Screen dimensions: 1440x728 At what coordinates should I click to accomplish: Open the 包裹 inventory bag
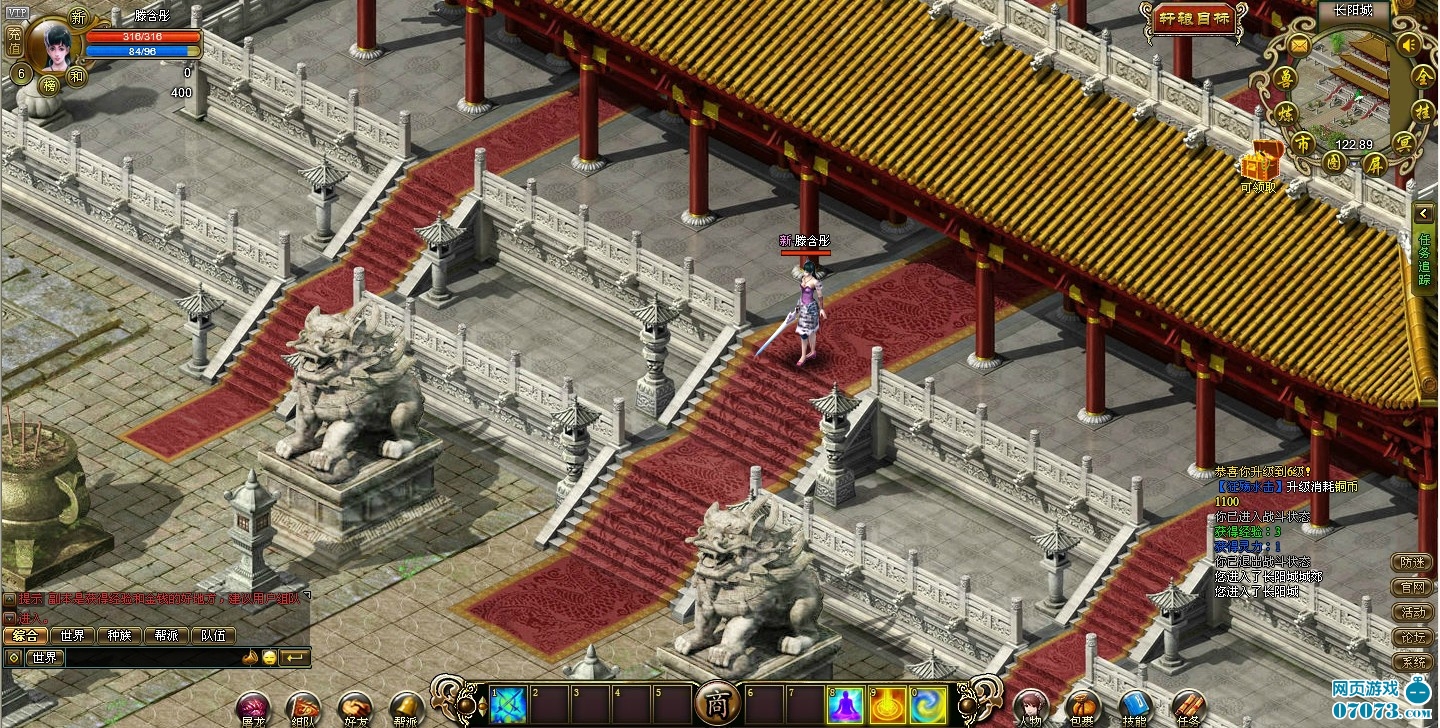click(1081, 706)
